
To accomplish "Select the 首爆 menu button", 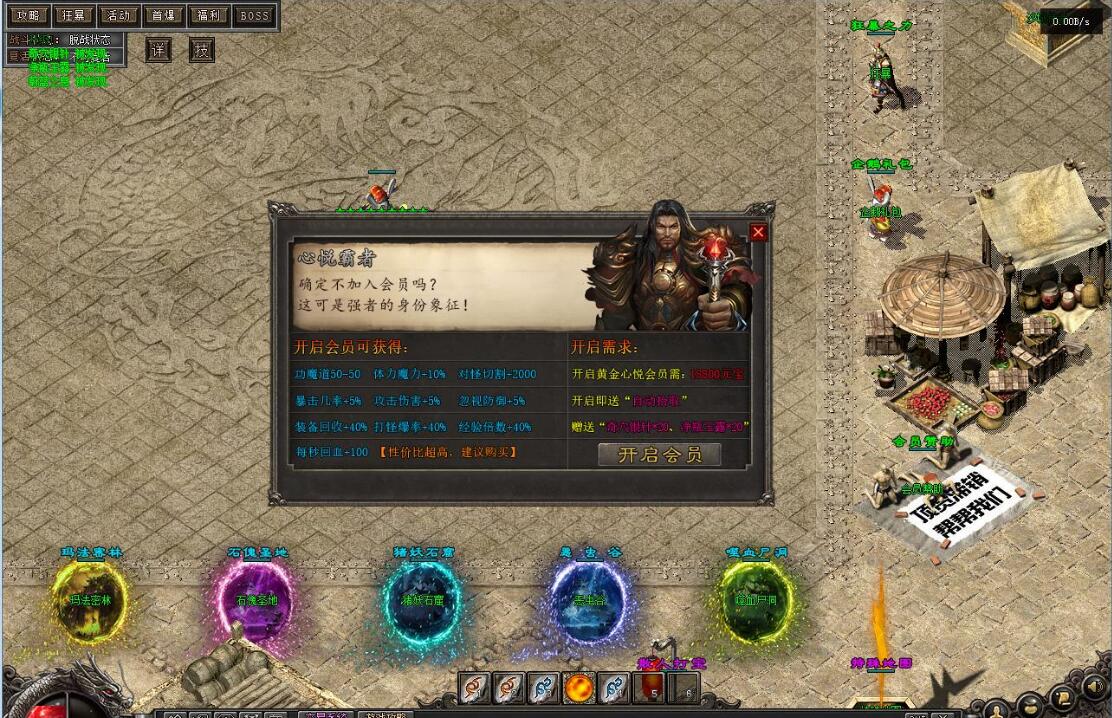I will click(x=164, y=15).
